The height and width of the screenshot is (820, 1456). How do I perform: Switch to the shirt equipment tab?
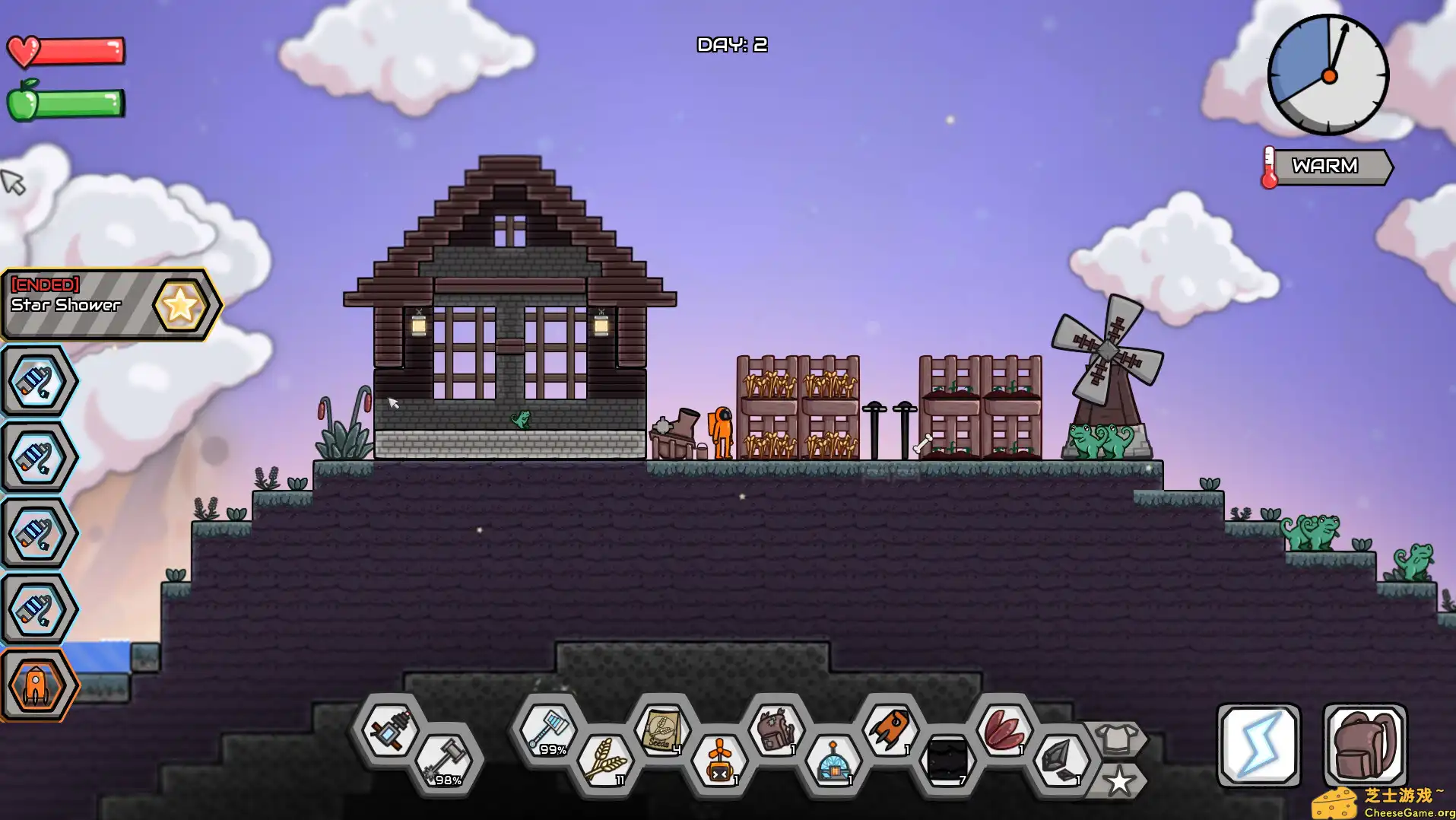click(1116, 739)
